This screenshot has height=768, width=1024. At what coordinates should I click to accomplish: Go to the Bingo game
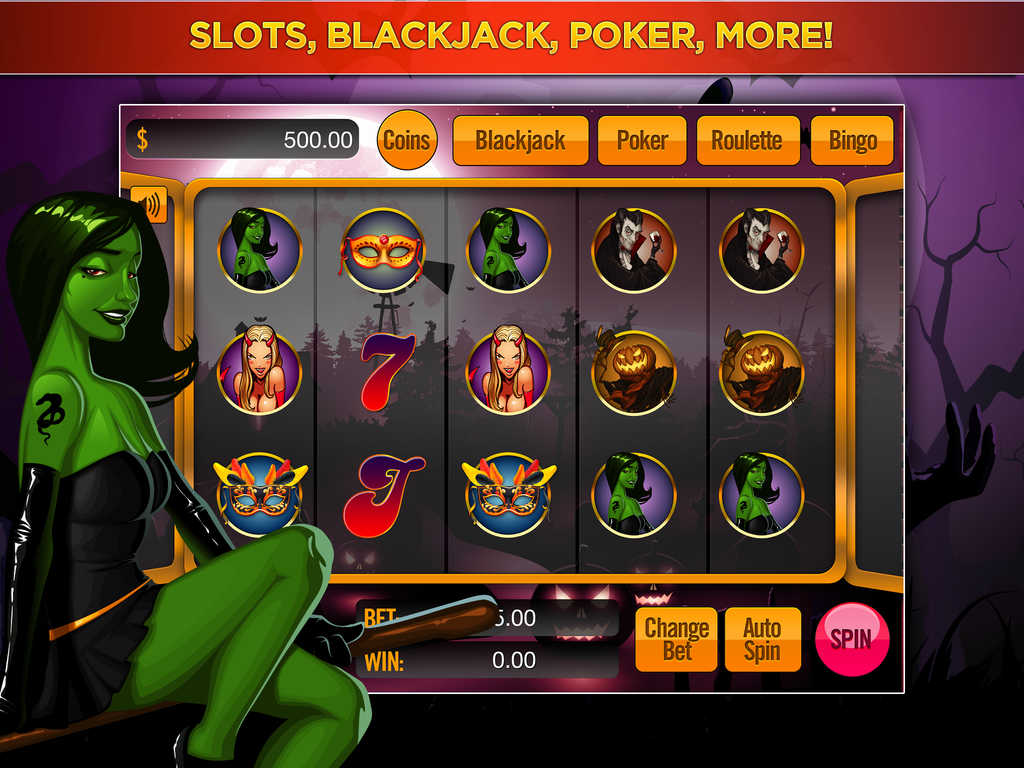[852, 140]
